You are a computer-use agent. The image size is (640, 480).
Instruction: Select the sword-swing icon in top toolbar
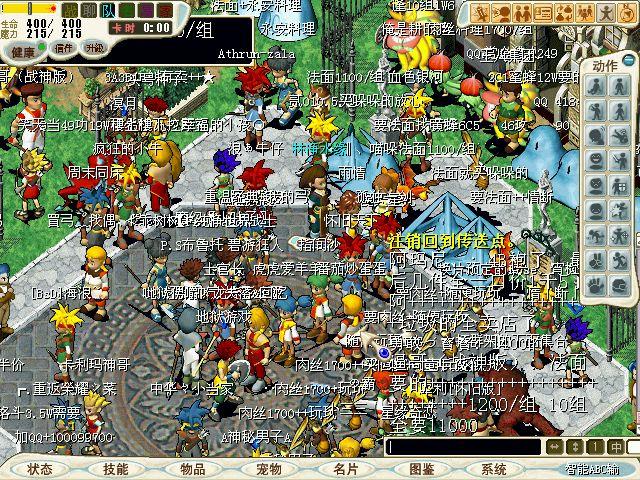(x=481, y=13)
